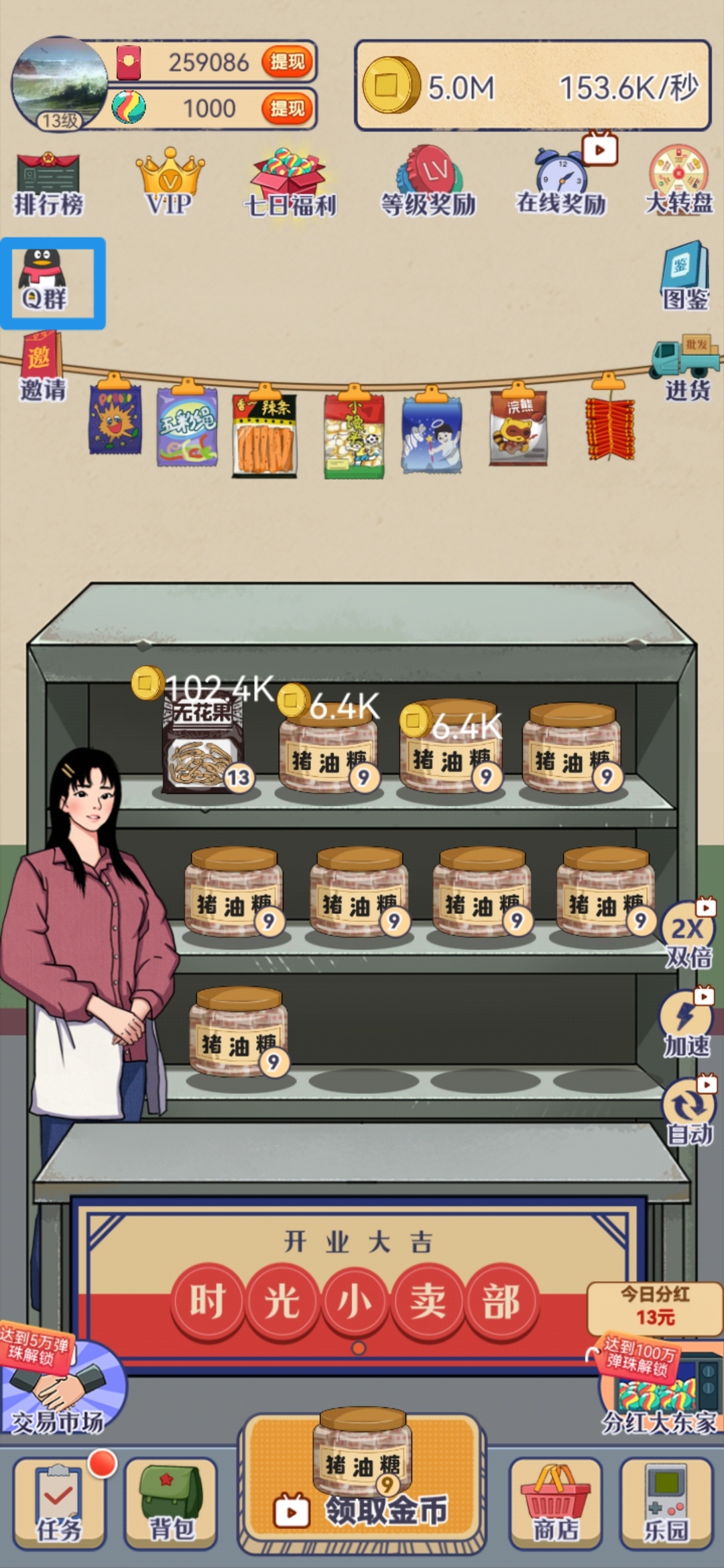Activate the 2X 双倍 double boost
The width and height of the screenshot is (724, 1568).
[688, 935]
